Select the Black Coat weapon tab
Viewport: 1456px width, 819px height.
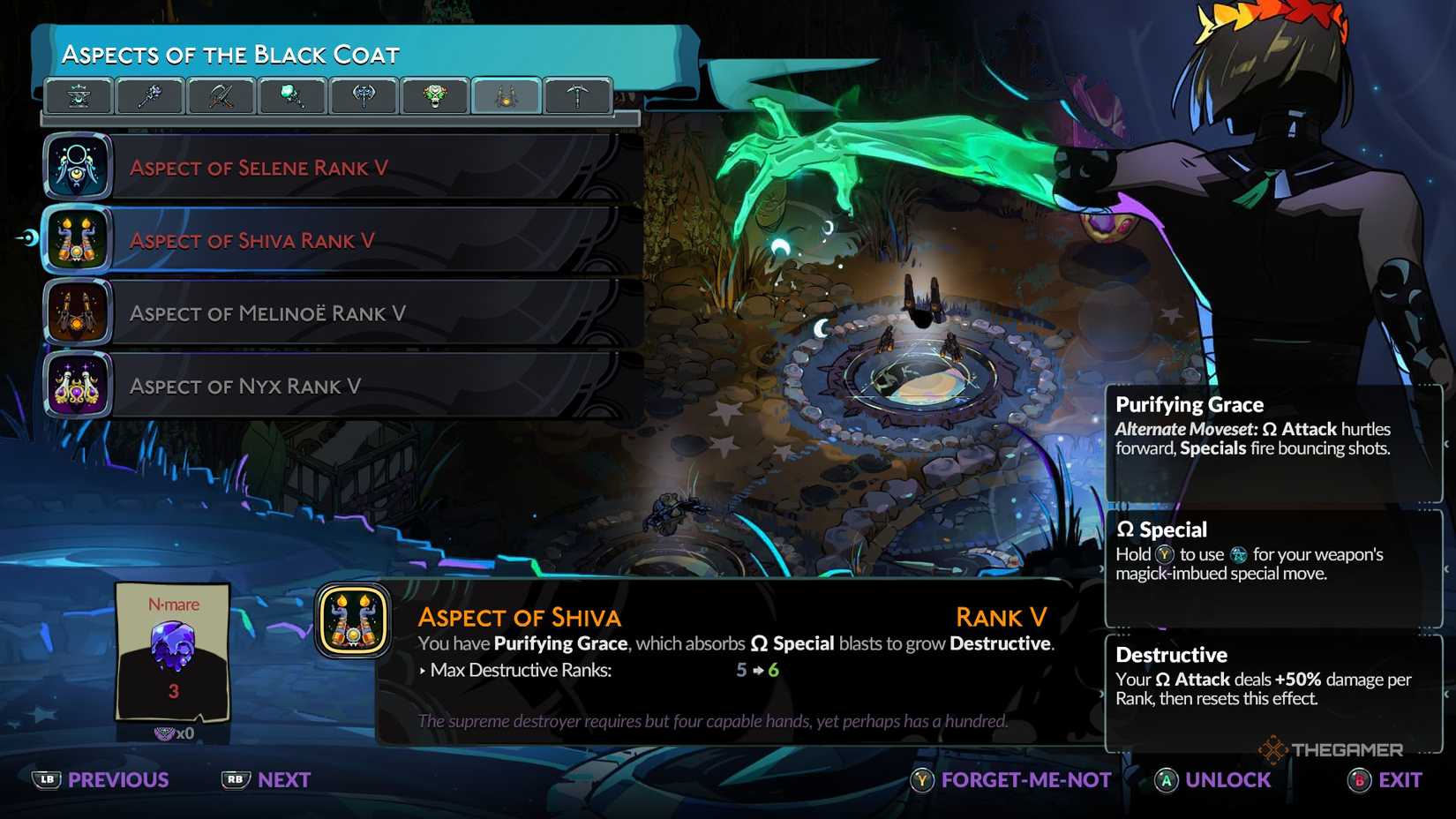pyautogui.click(x=507, y=95)
